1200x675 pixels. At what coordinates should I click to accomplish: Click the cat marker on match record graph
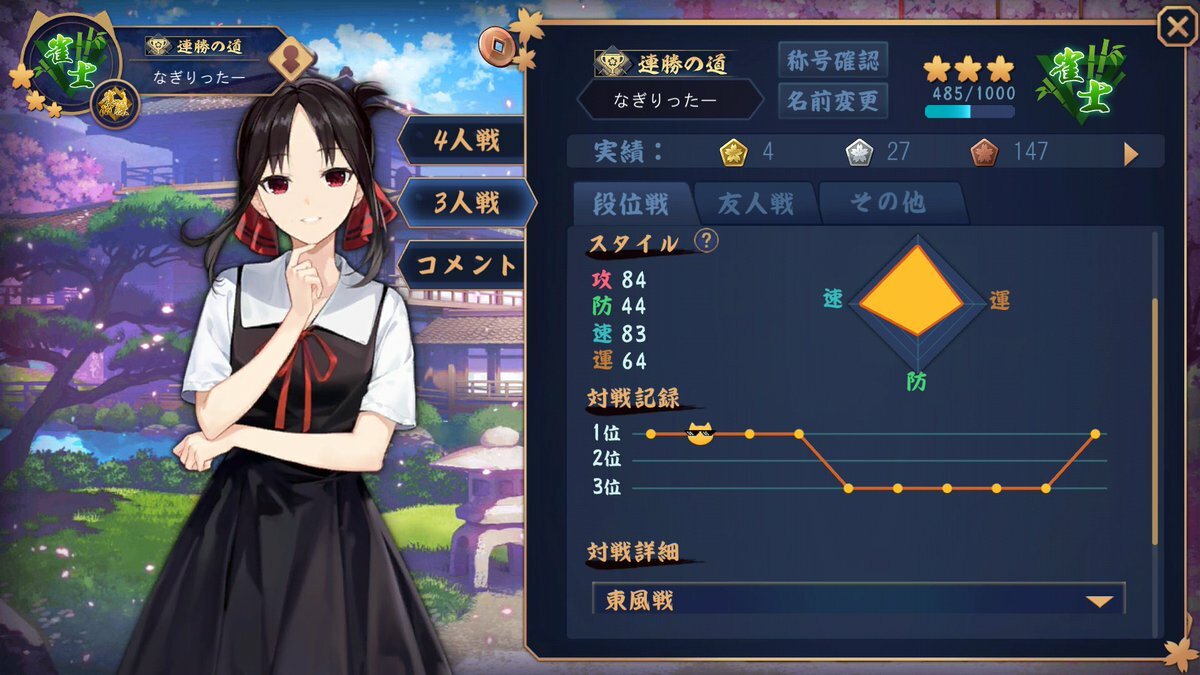699,434
